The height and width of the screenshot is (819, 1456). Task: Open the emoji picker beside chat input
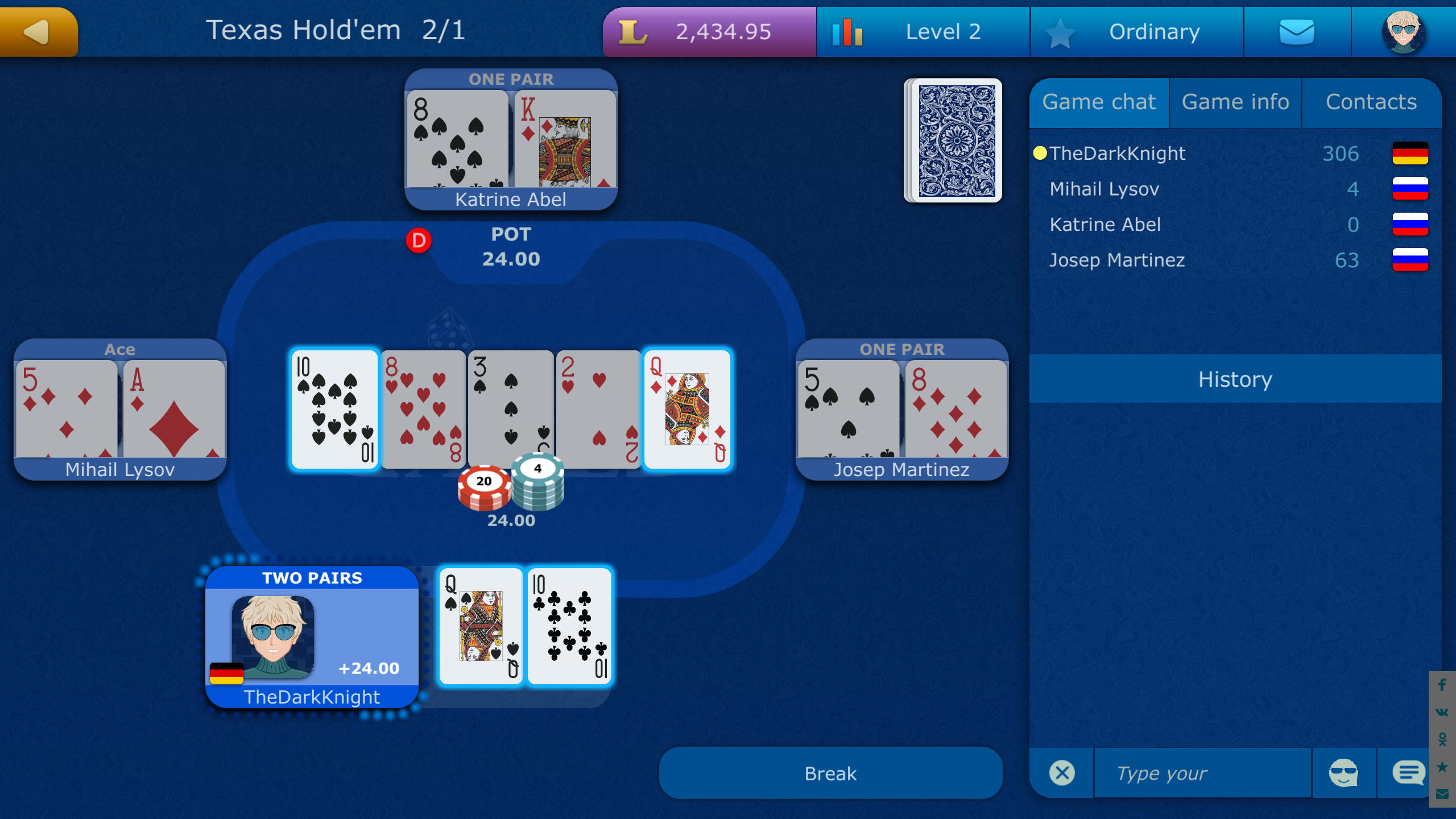point(1345,772)
